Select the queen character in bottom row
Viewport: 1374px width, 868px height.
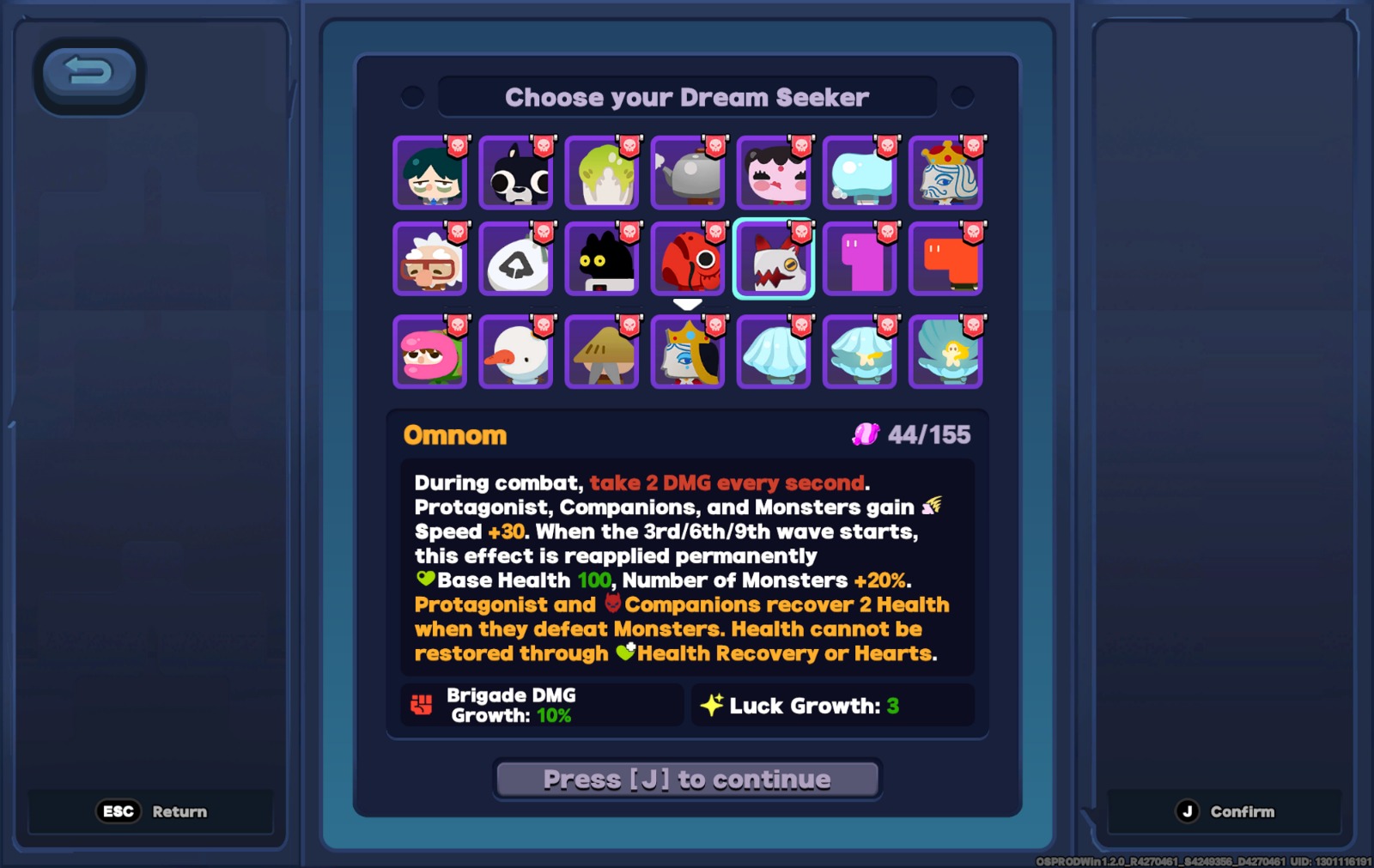tap(688, 352)
